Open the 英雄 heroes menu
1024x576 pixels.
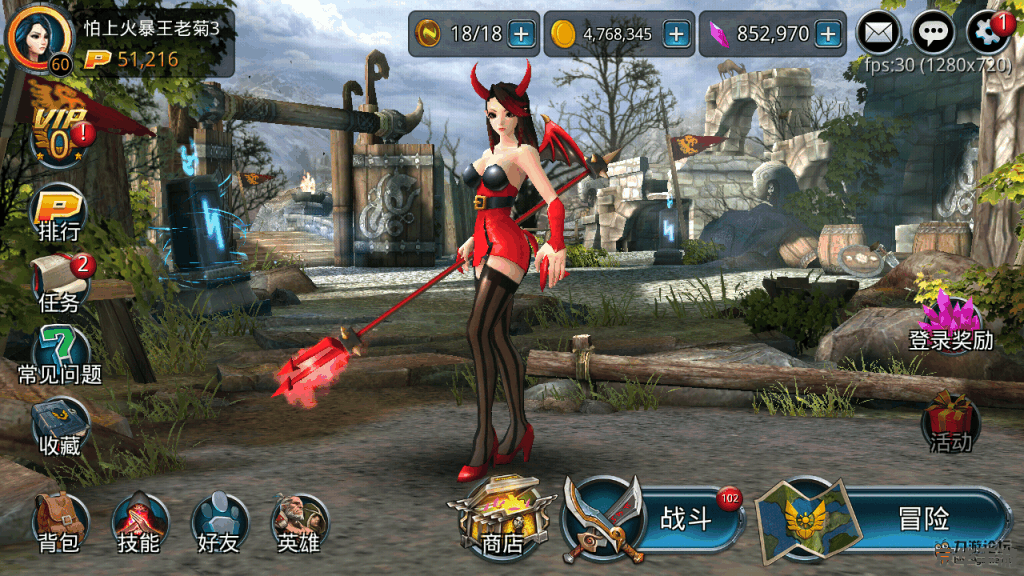(x=299, y=522)
